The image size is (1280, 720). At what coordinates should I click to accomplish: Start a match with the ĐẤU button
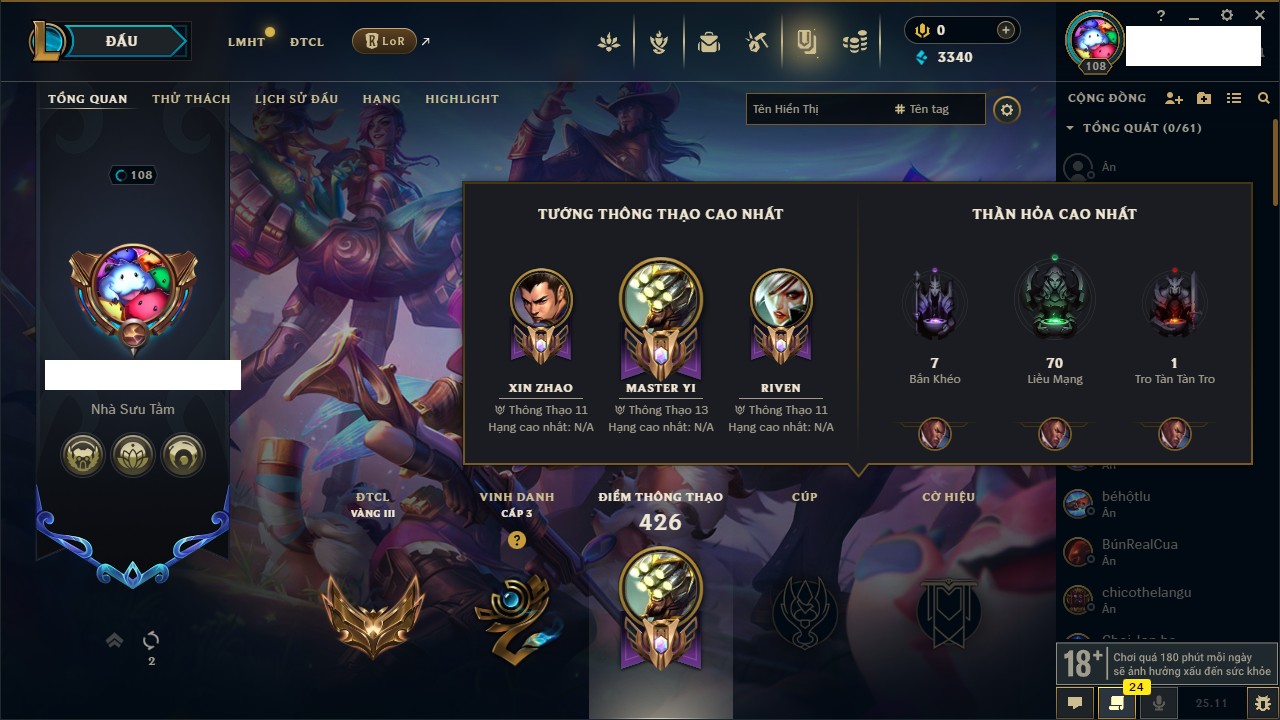(120, 41)
